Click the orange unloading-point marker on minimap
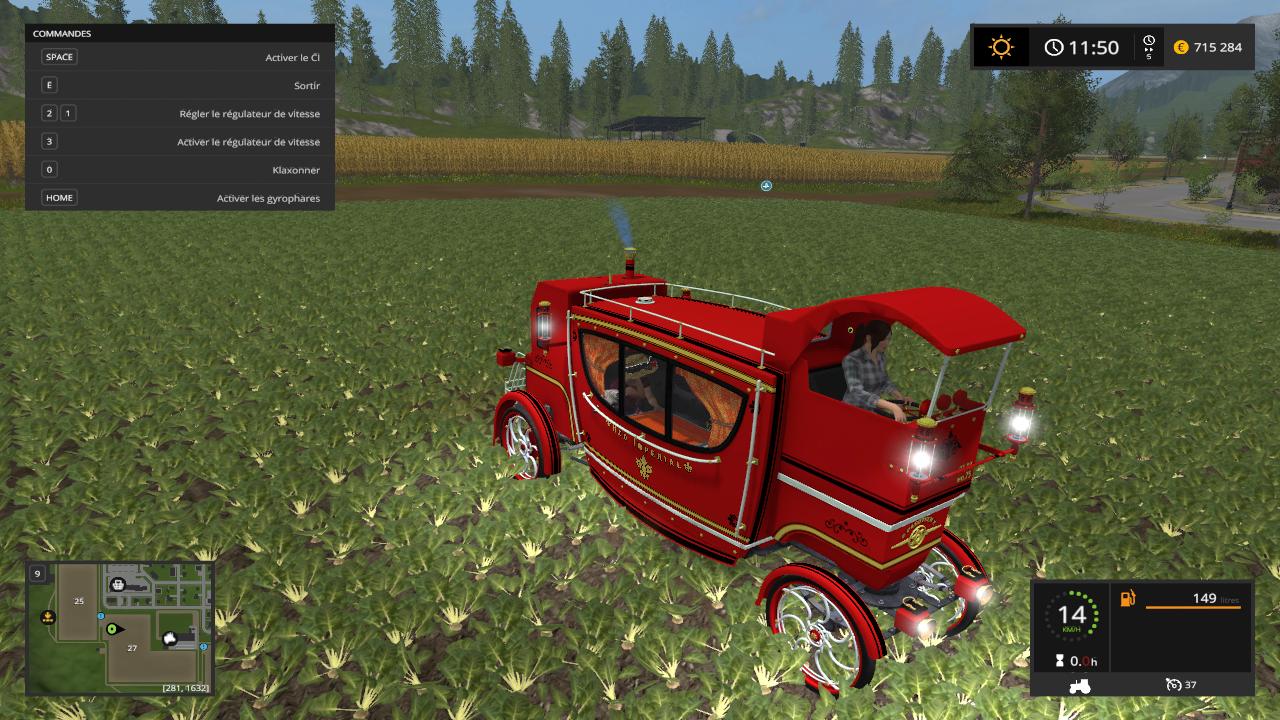The image size is (1280, 720). click(x=47, y=618)
